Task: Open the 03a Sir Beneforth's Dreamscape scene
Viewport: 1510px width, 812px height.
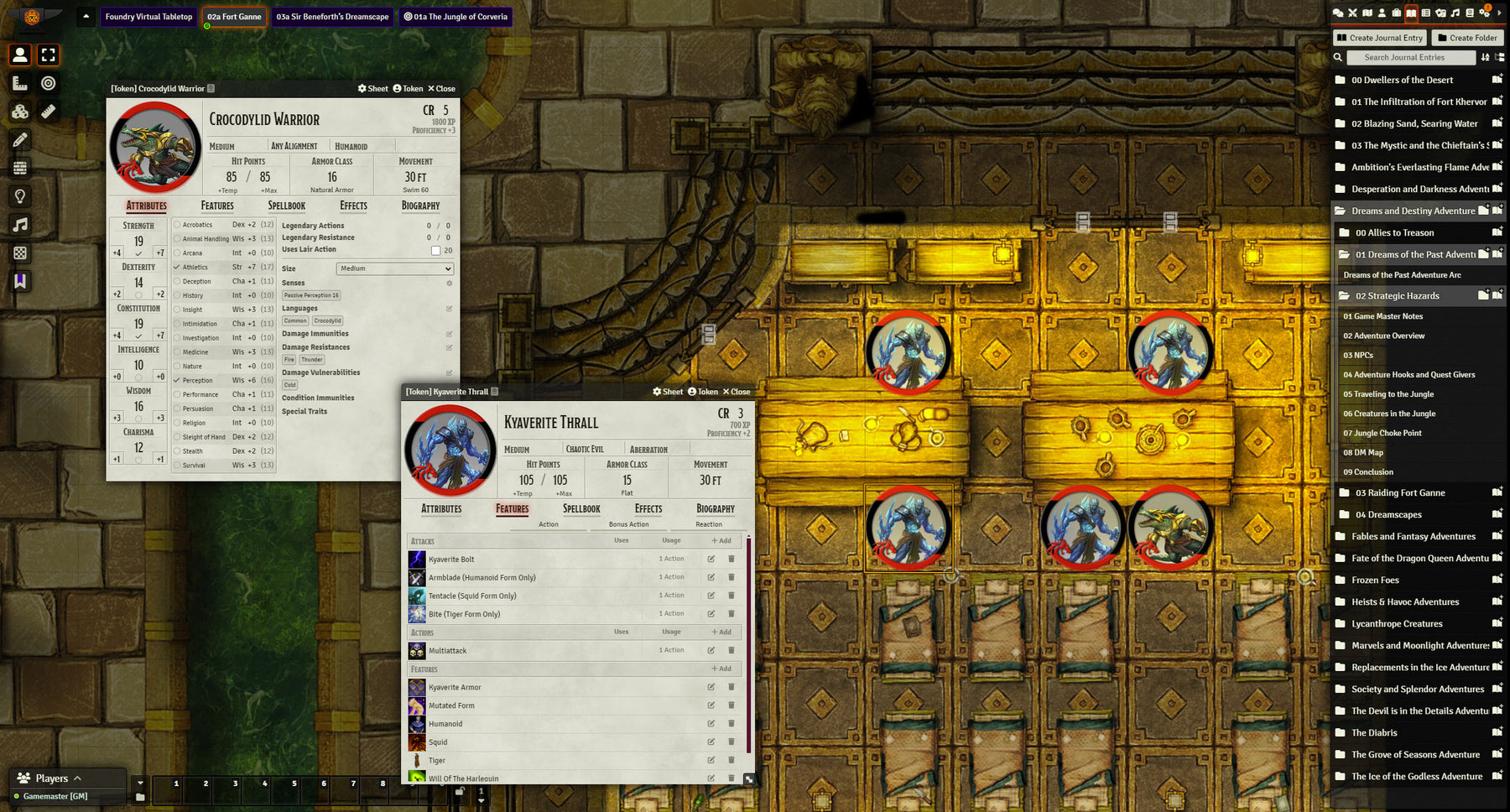Action: click(332, 16)
